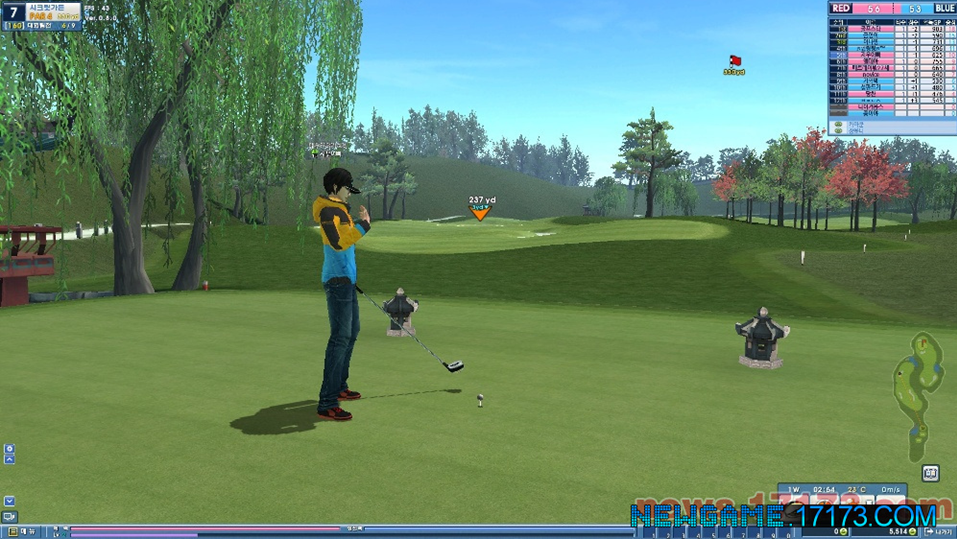This screenshot has height=539, width=957.
Task: Open the course guide book icon
Action: pos(931,473)
